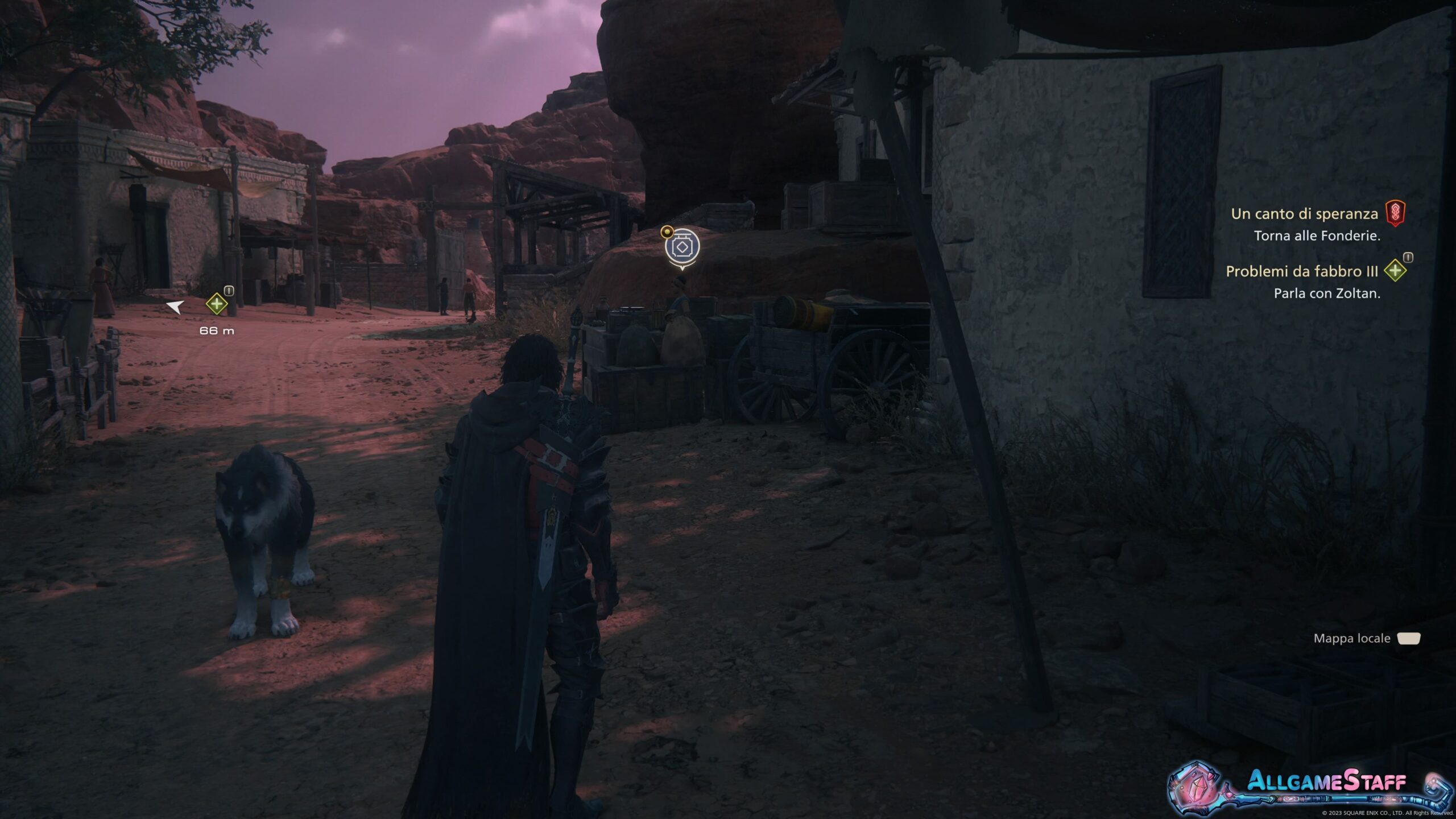The height and width of the screenshot is (819, 1456).
Task: Select the merchant shop marker icon
Action: [682, 247]
